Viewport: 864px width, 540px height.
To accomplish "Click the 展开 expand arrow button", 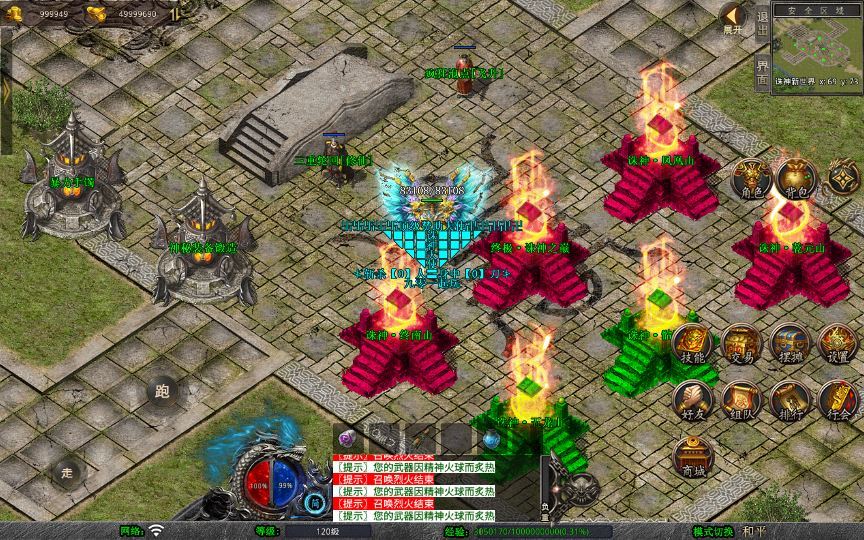I will pos(734,17).
